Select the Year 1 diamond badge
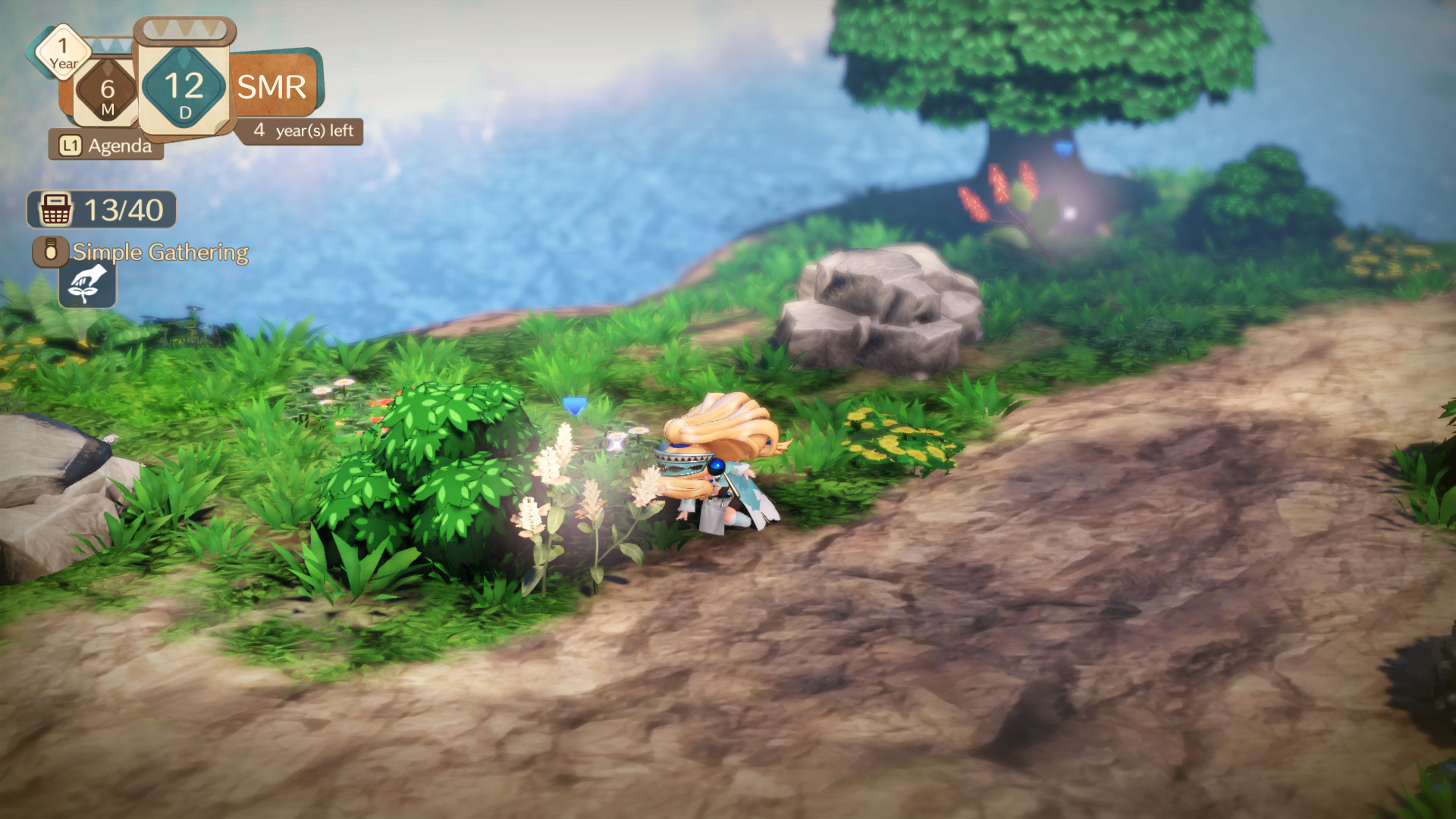The height and width of the screenshot is (819, 1456). point(62,54)
